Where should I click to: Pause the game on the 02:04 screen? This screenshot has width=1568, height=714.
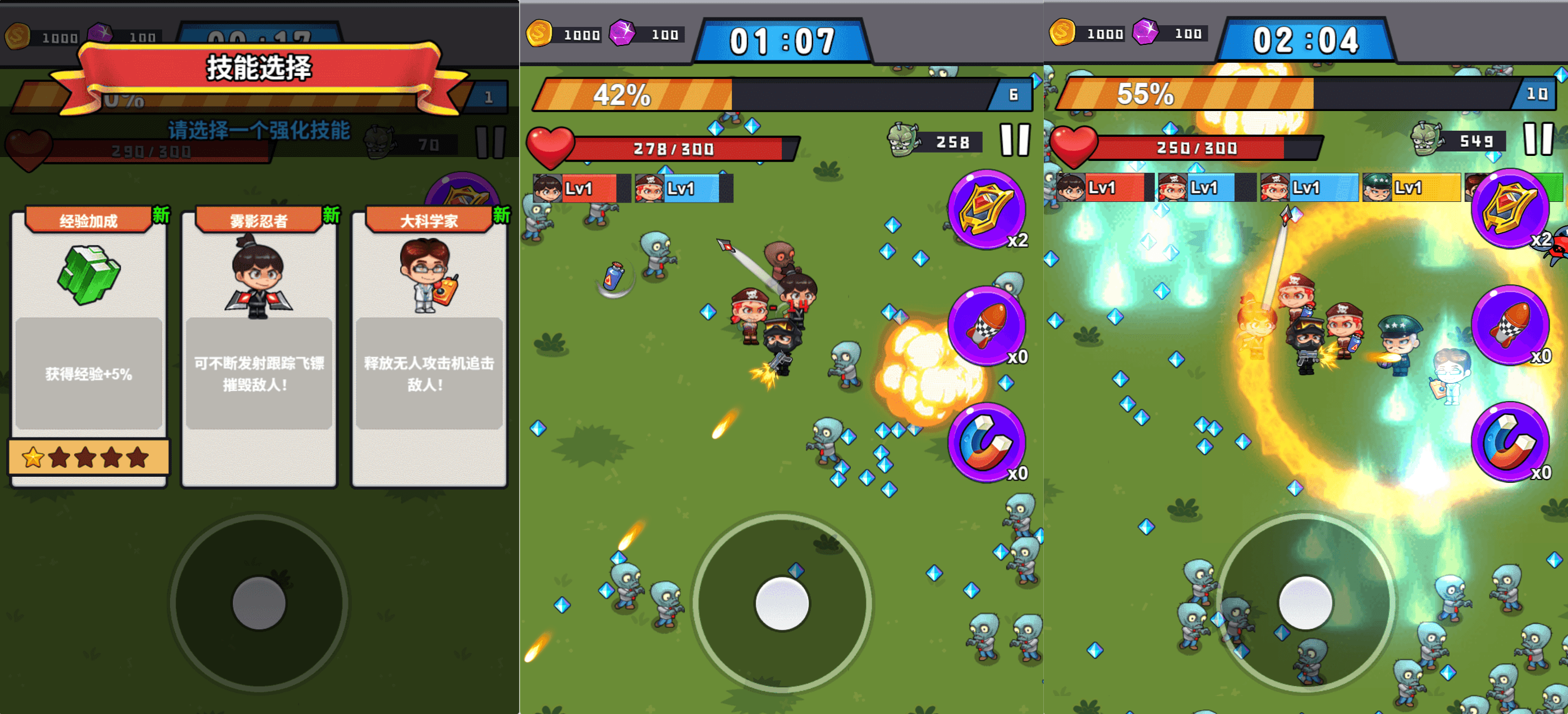pyautogui.click(x=1538, y=139)
